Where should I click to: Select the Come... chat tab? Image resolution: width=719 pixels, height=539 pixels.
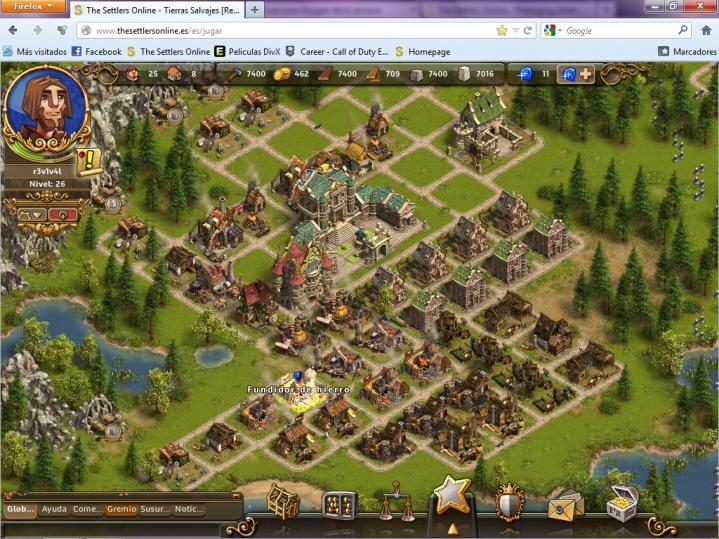point(87,509)
